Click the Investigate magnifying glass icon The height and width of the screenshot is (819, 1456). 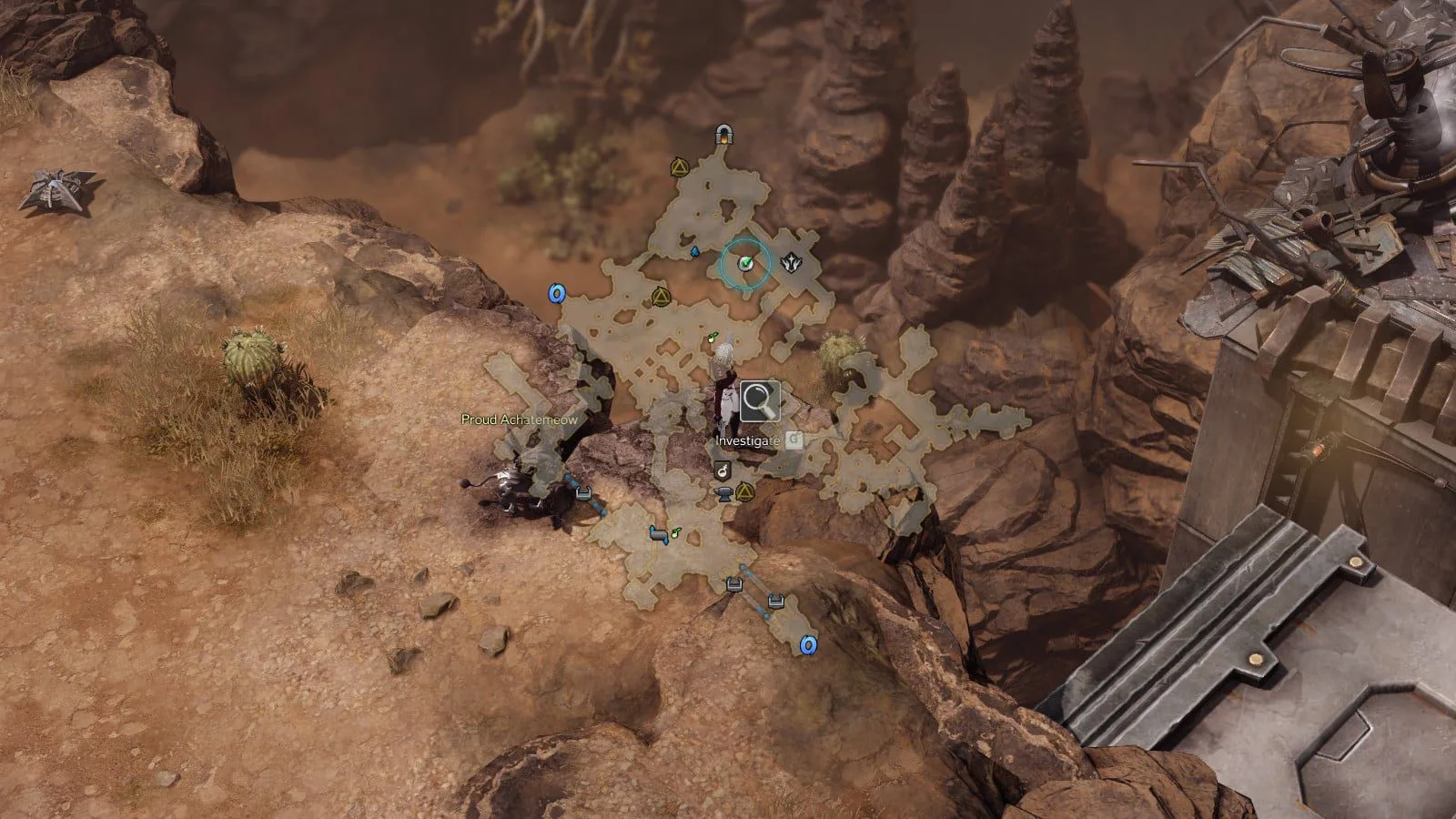pyautogui.click(x=759, y=401)
